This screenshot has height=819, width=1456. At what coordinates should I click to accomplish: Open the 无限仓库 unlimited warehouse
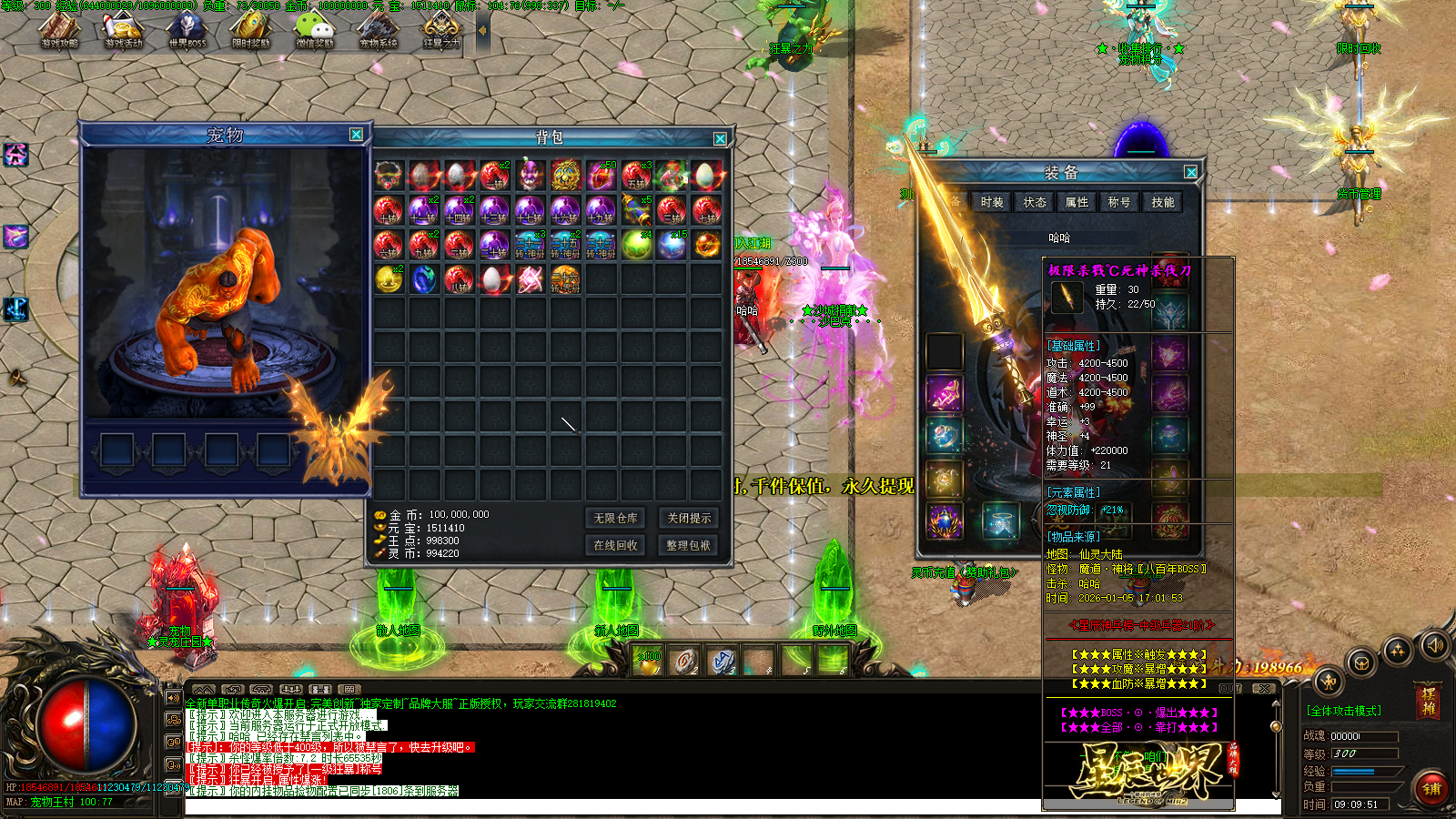point(616,519)
